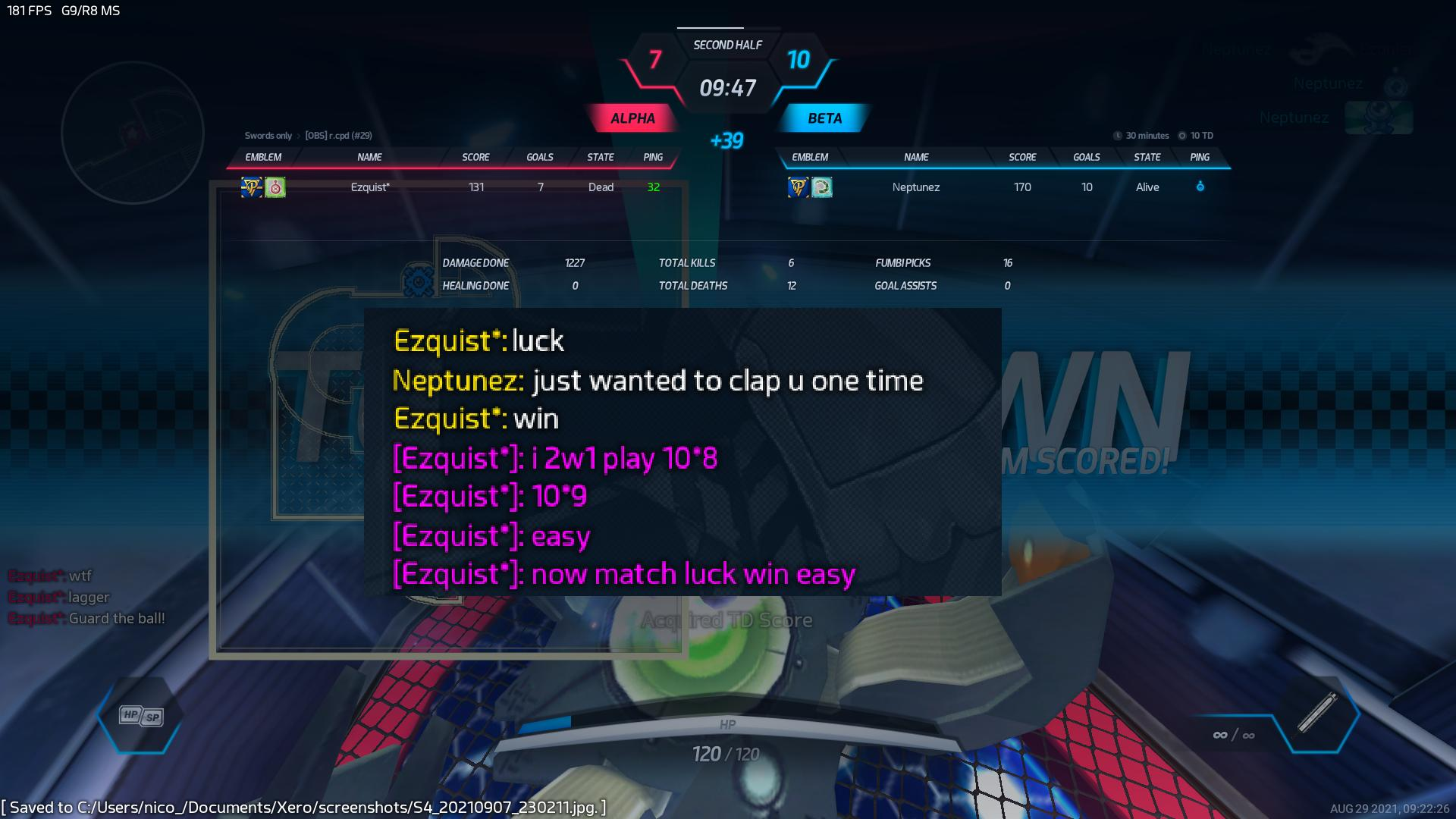Click the circular minimap
The image size is (1456, 819).
click(133, 133)
